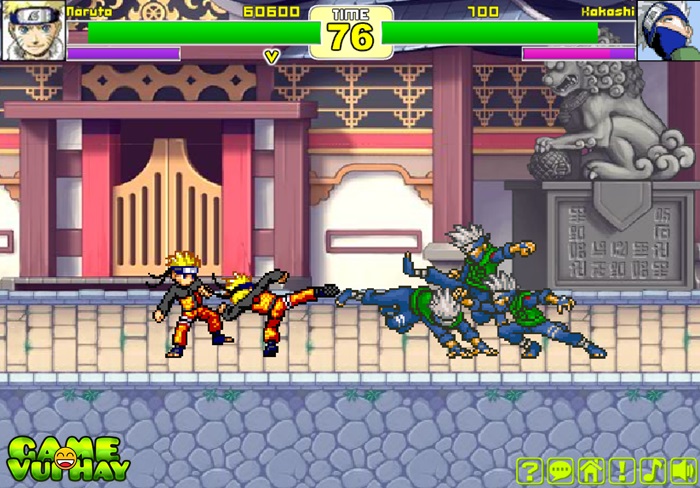Return to the home screen via house icon
Image resolution: width=700 pixels, height=488 pixels.
pyautogui.click(x=591, y=470)
